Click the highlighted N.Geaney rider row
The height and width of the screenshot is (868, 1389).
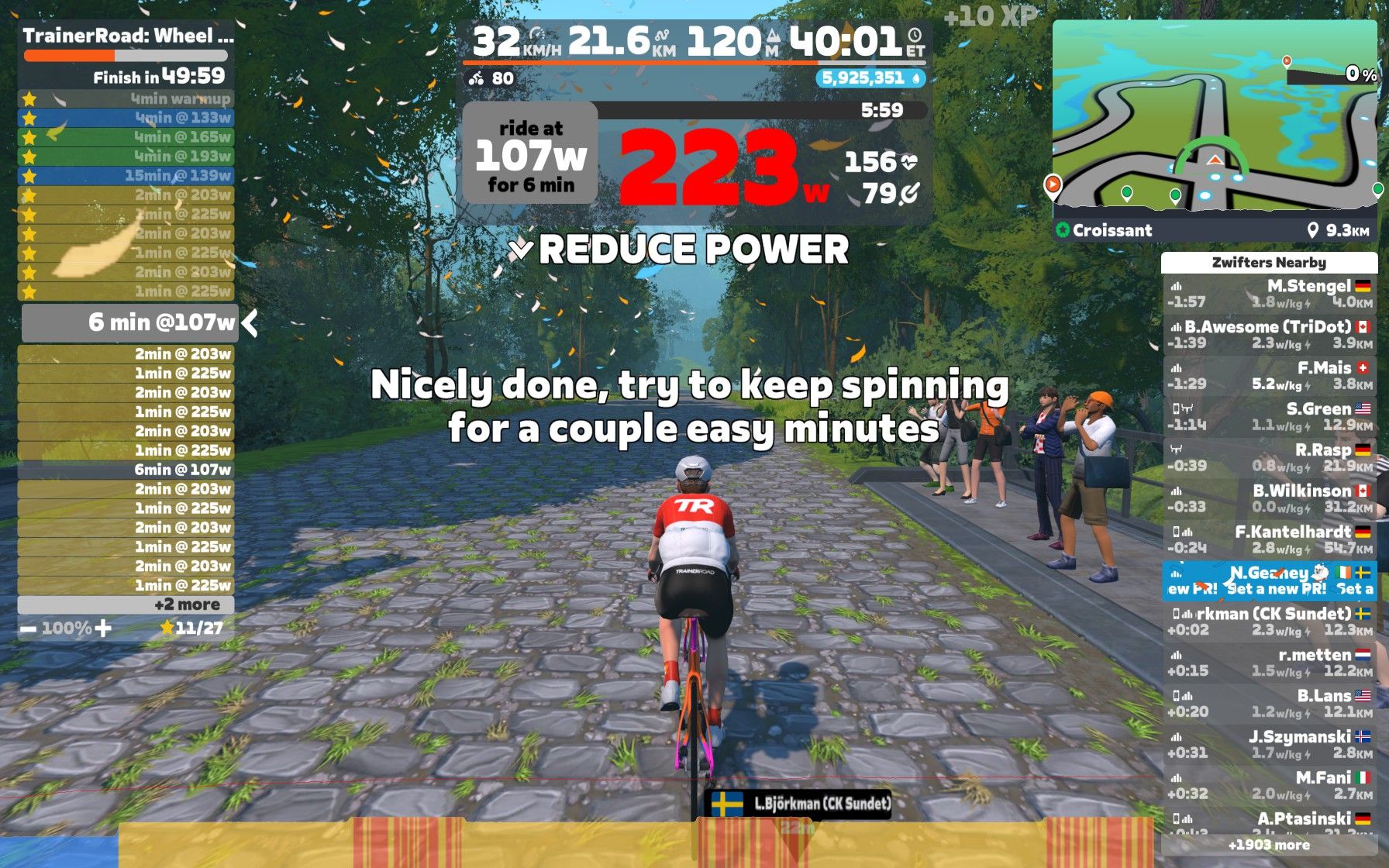[1269, 580]
